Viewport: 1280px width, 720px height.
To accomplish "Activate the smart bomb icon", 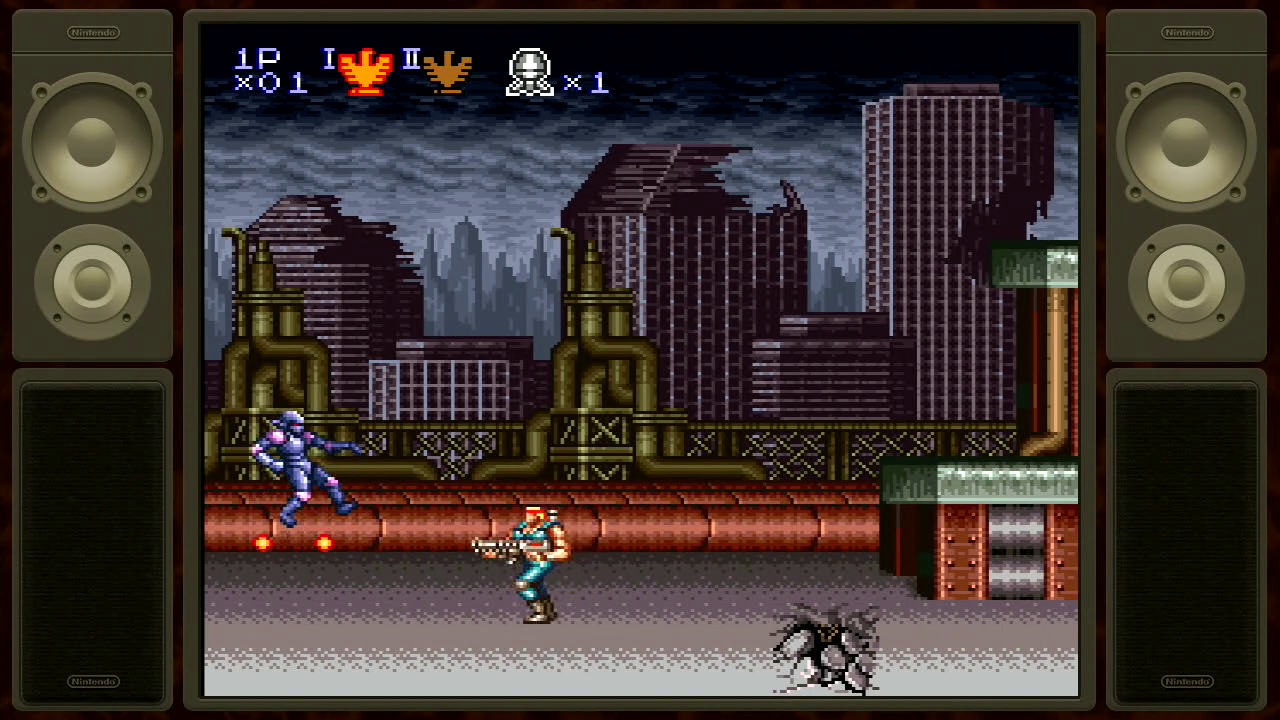I will click(x=529, y=72).
